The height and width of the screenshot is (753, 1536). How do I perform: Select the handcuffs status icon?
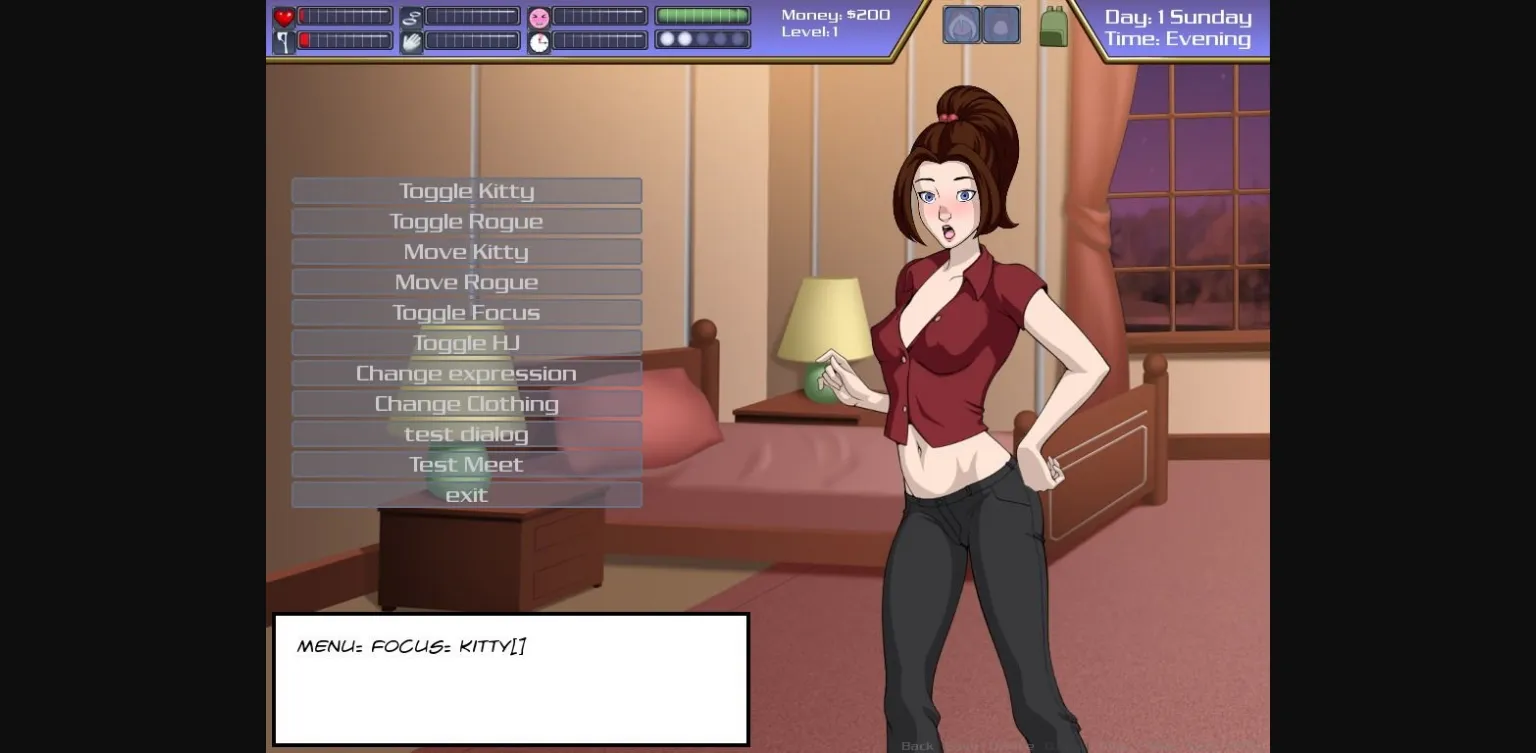tap(410, 15)
